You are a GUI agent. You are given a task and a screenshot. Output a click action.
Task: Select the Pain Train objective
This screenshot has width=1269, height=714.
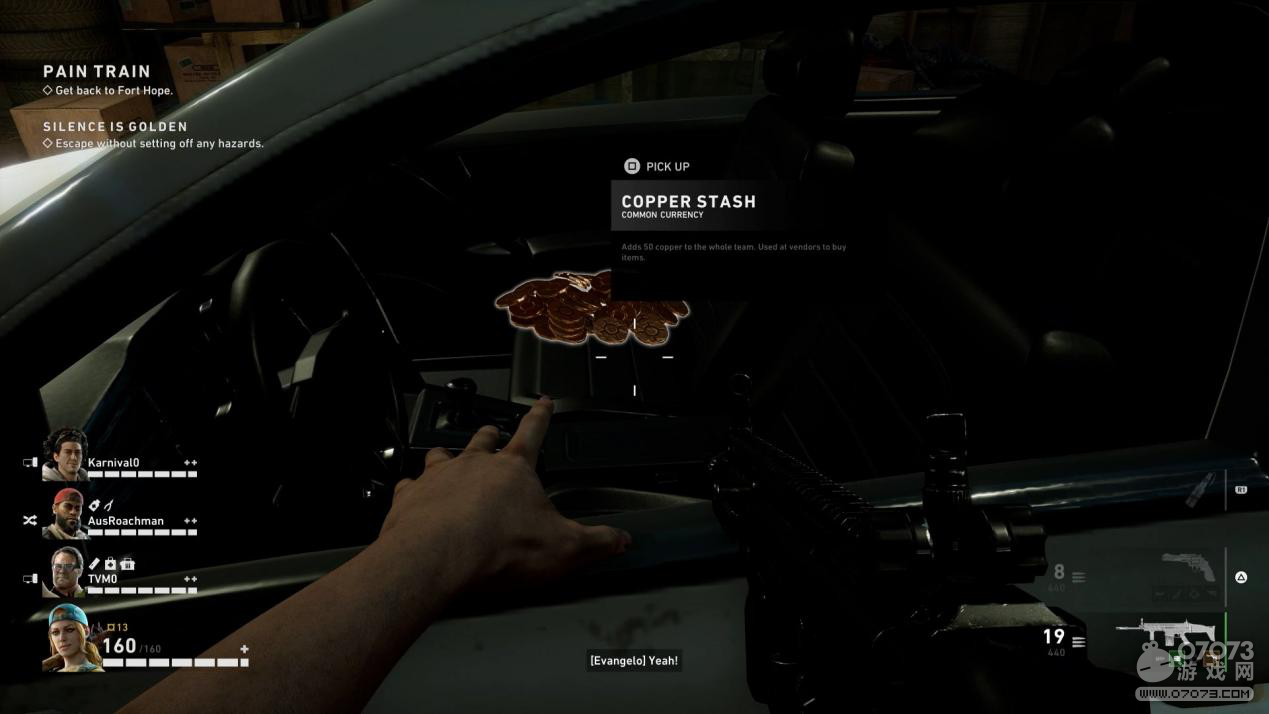(96, 72)
